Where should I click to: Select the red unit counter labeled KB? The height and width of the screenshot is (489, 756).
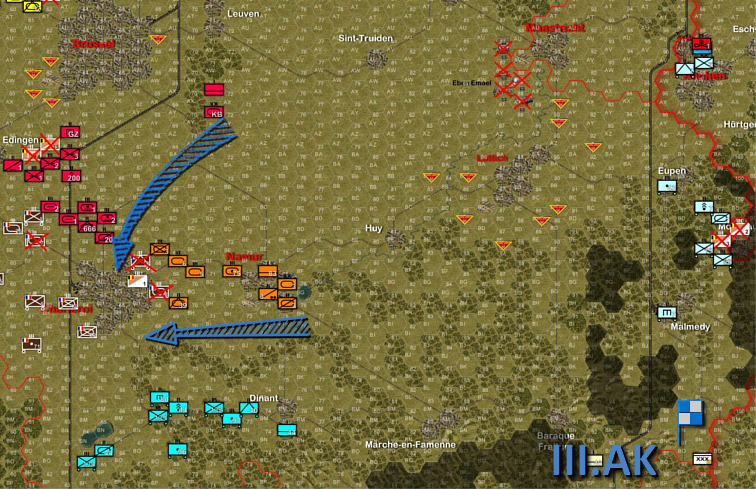pos(215,113)
